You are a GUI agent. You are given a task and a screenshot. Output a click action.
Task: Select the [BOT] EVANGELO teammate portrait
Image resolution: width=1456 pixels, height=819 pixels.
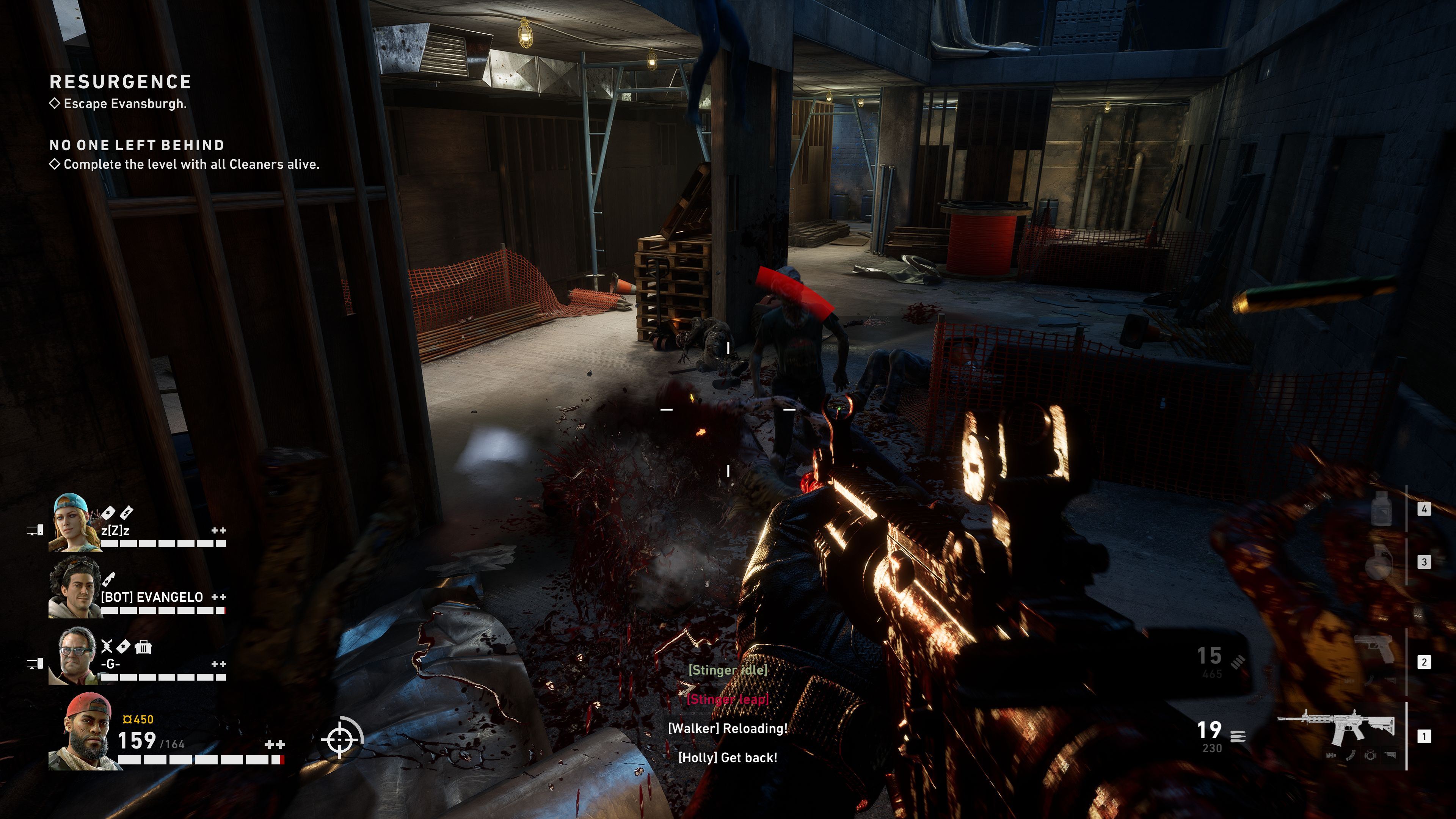click(73, 588)
